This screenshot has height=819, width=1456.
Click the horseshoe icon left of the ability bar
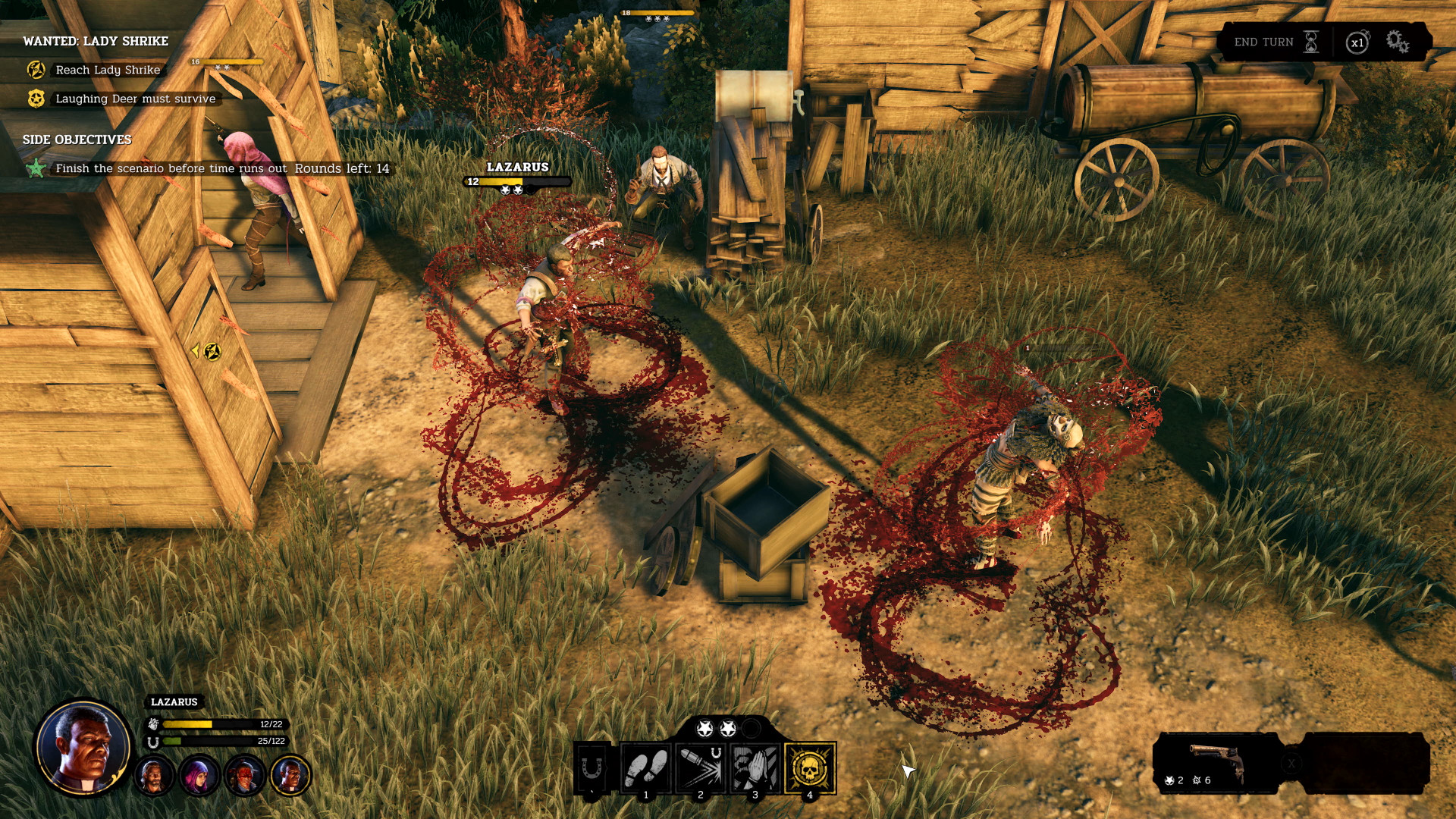pyautogui.click(x=591, y=768)
